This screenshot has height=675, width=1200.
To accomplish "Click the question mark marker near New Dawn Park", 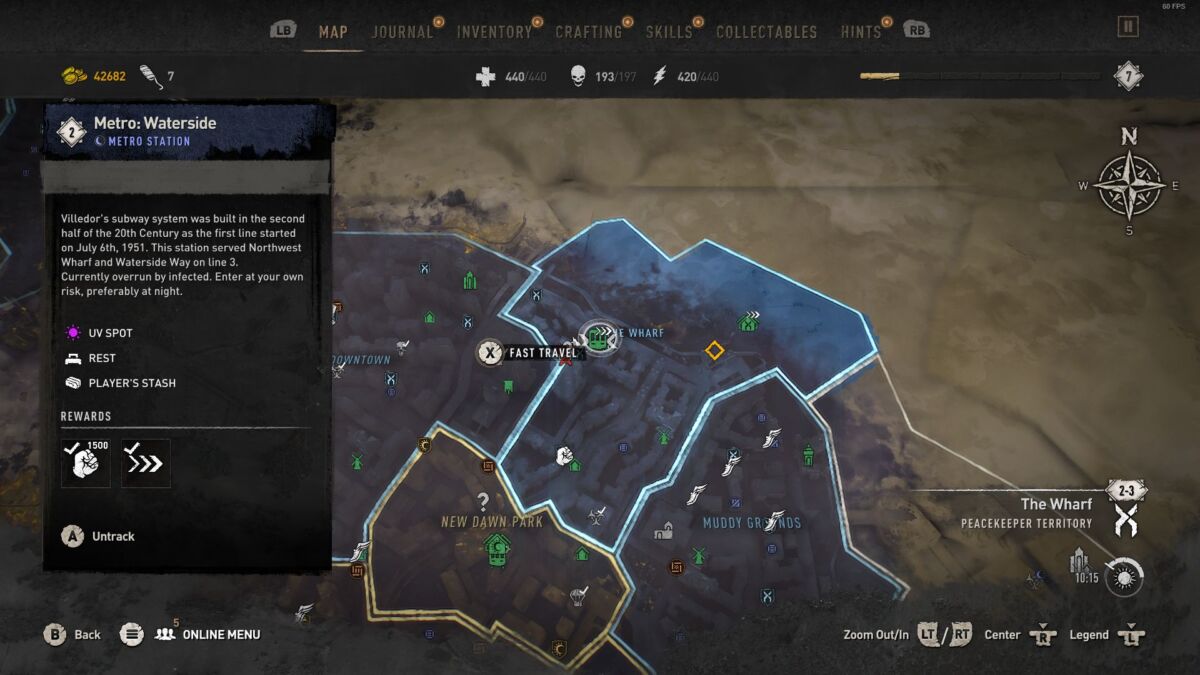I will click(x=483, y=502).
